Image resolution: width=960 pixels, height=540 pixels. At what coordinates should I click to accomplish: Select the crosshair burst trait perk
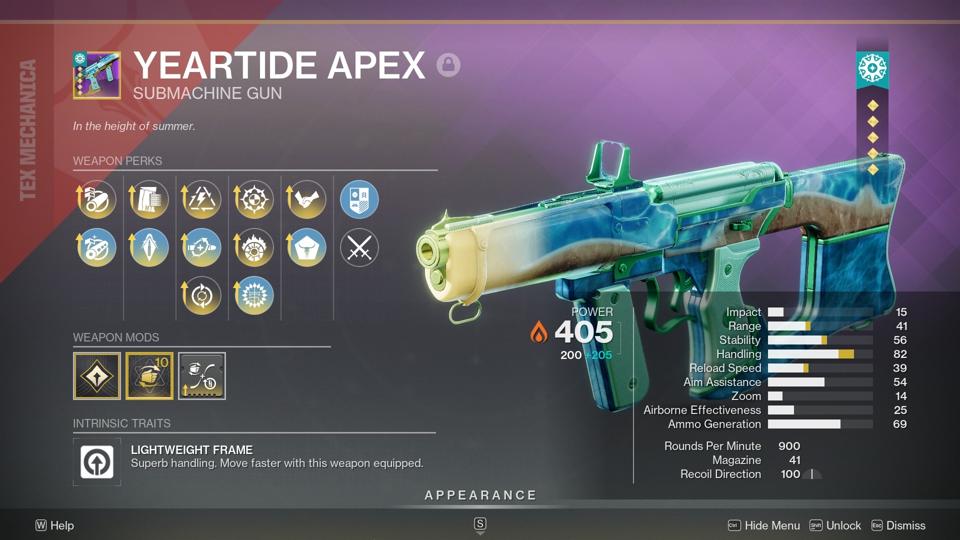[x=254, y=200]
